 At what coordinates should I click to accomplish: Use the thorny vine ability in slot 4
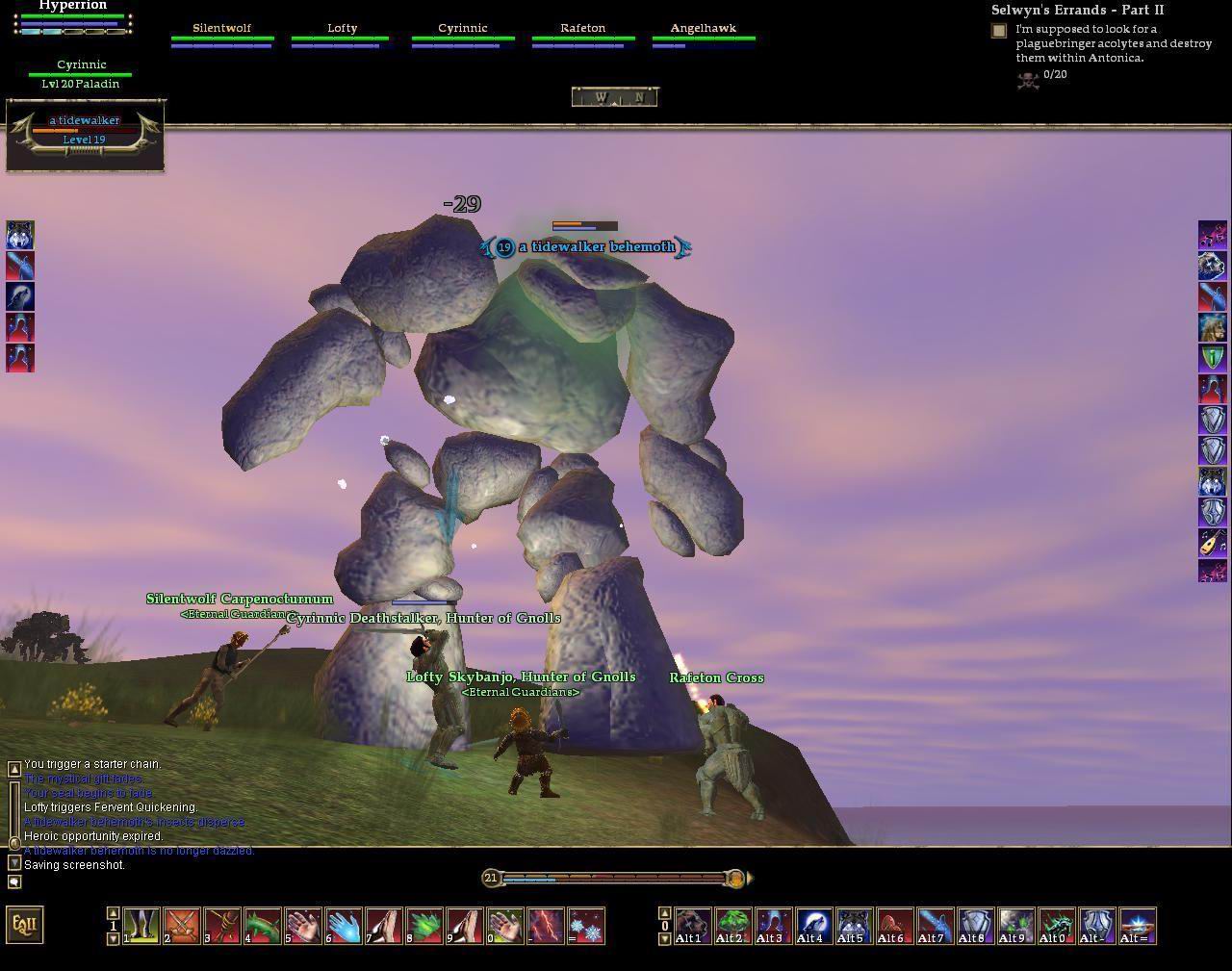262,926
